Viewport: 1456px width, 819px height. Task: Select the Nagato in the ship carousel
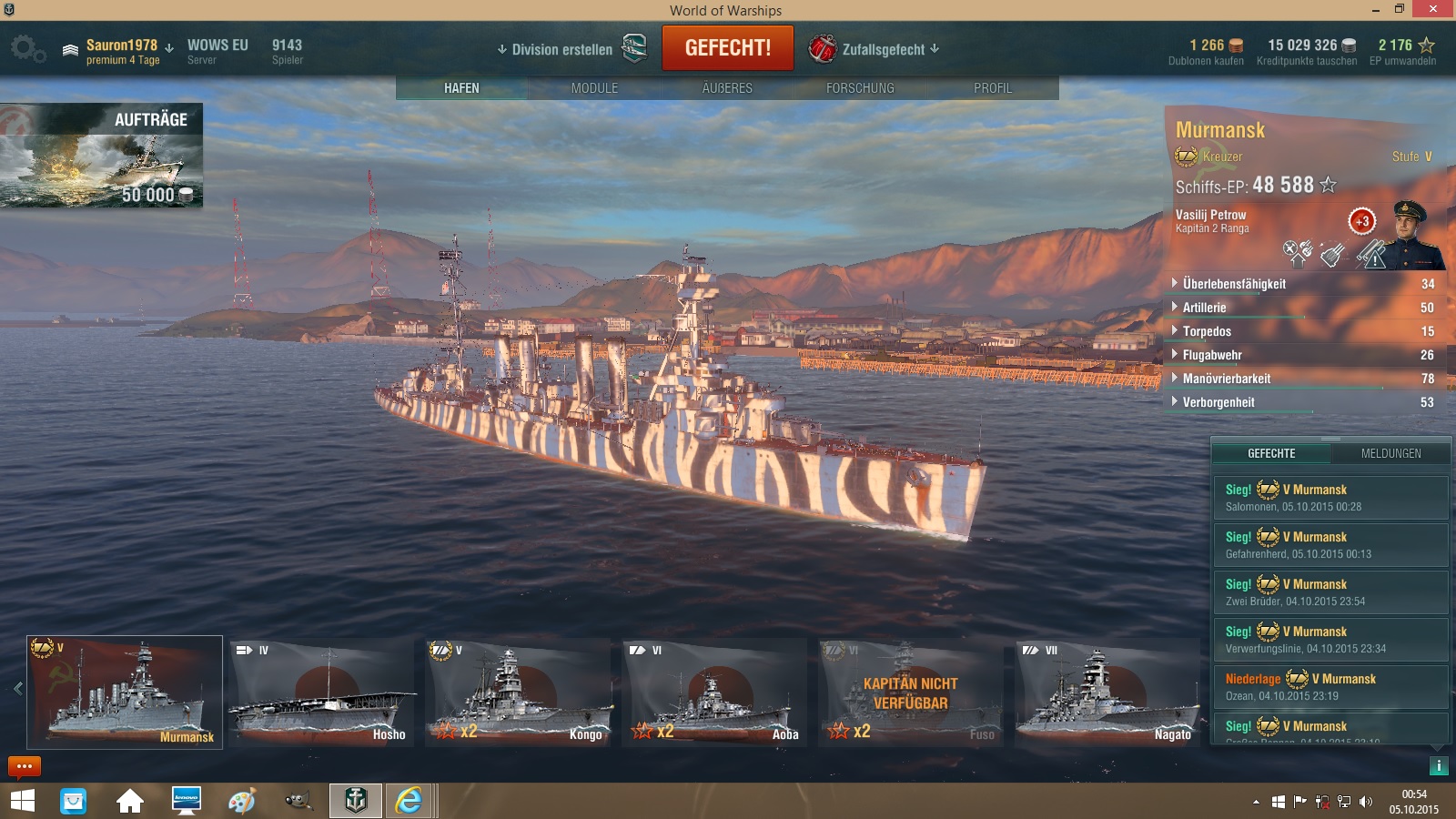(1107, 693)
